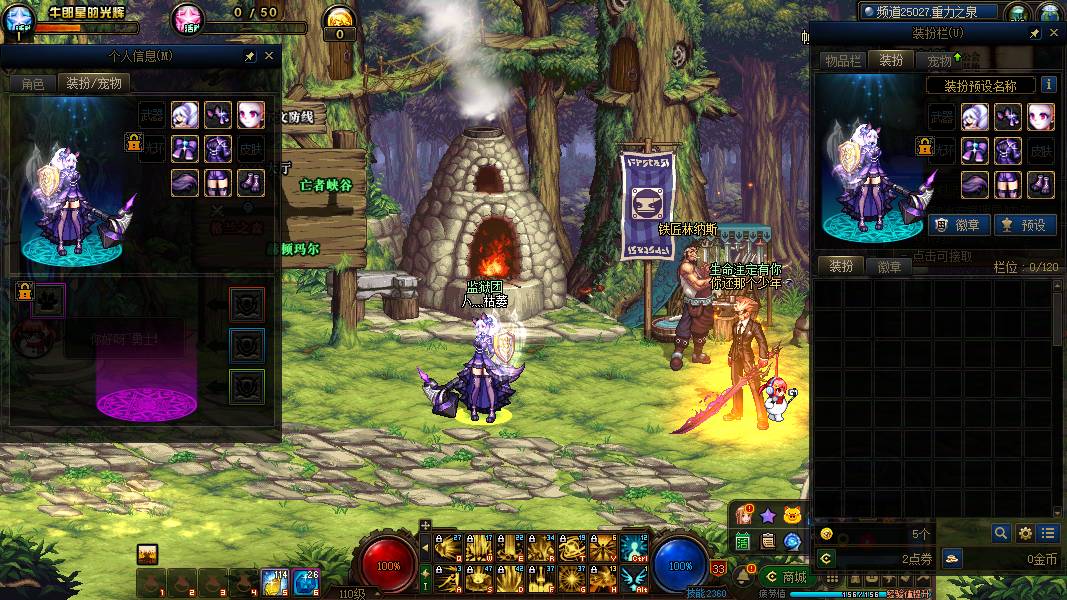
Task: Click the list sort button in inventory
Action: click(x=1047, y=533)
